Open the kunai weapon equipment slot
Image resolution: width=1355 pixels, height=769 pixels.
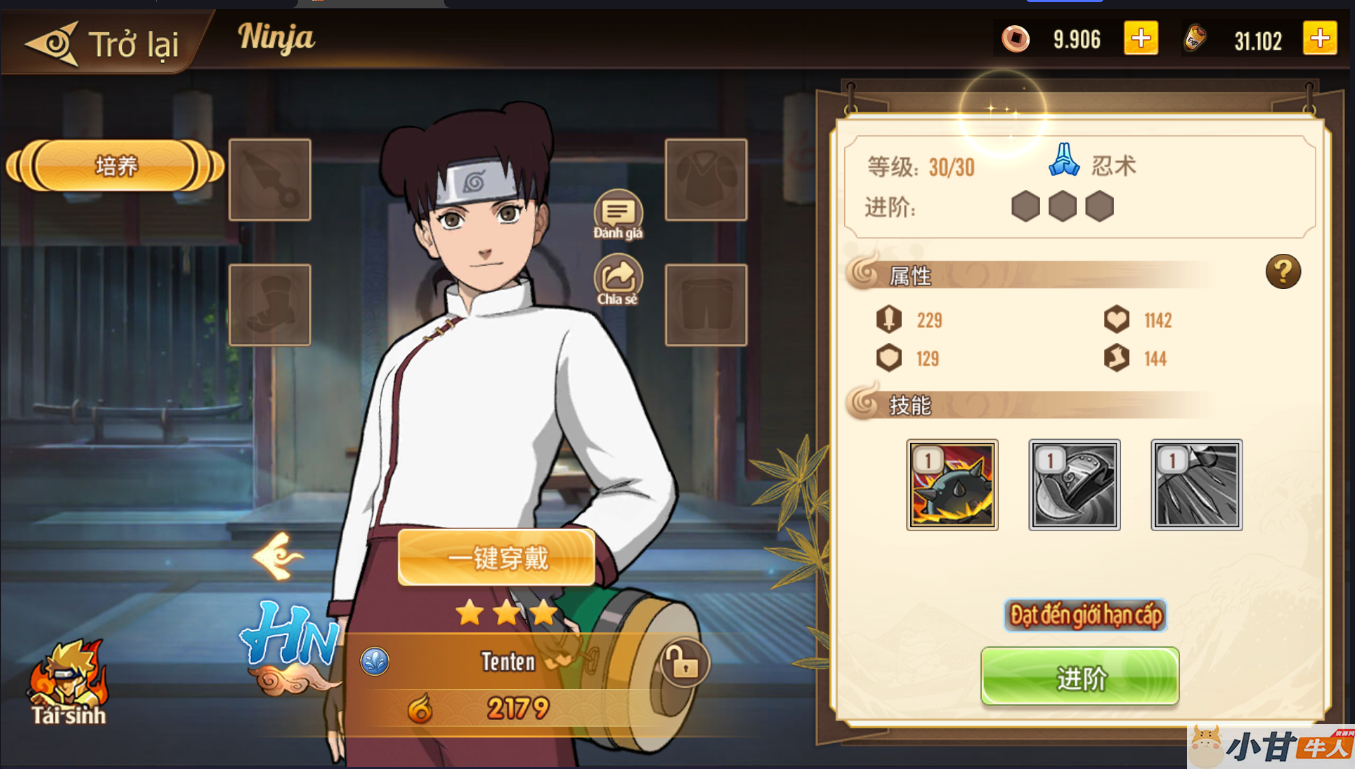click(x=270, y=180)
